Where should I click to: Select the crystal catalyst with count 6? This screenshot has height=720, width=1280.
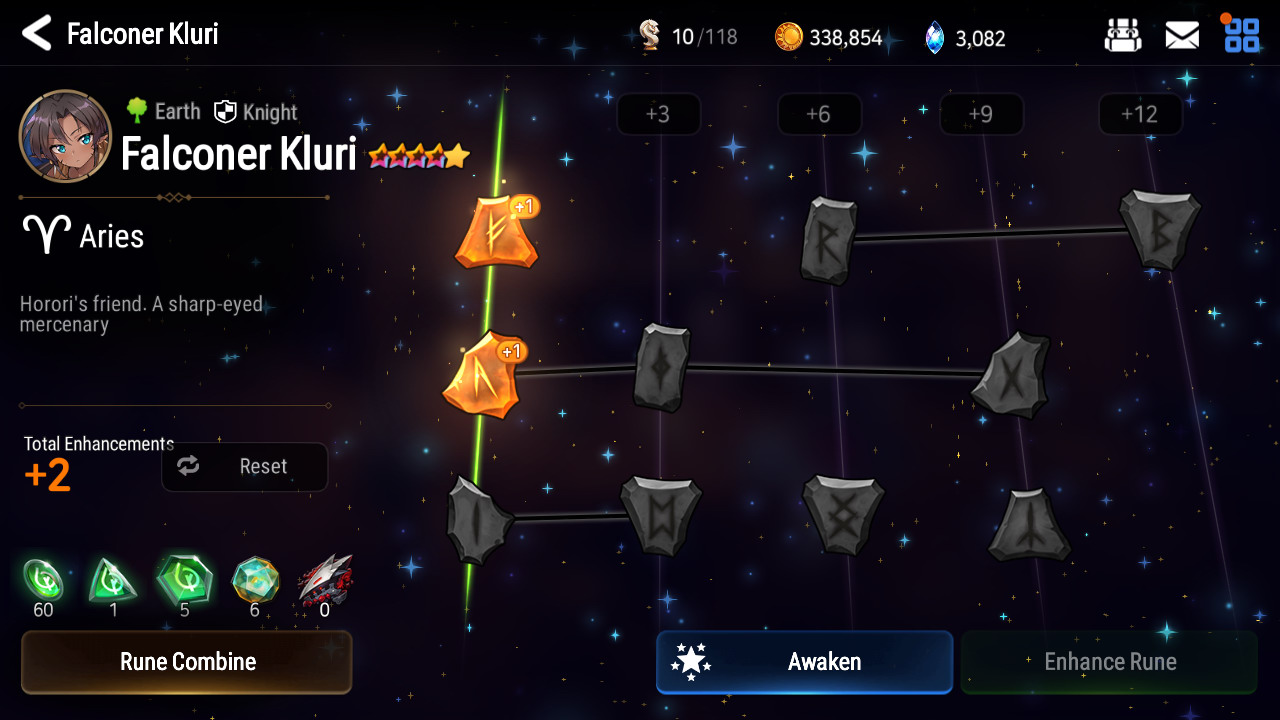point(255,580)
